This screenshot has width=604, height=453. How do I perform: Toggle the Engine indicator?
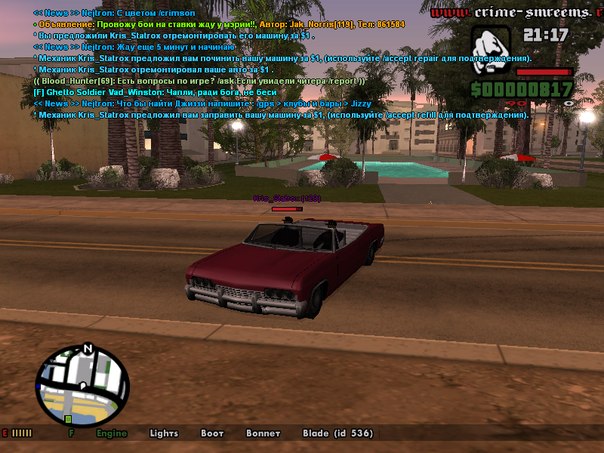pos(111,433)
